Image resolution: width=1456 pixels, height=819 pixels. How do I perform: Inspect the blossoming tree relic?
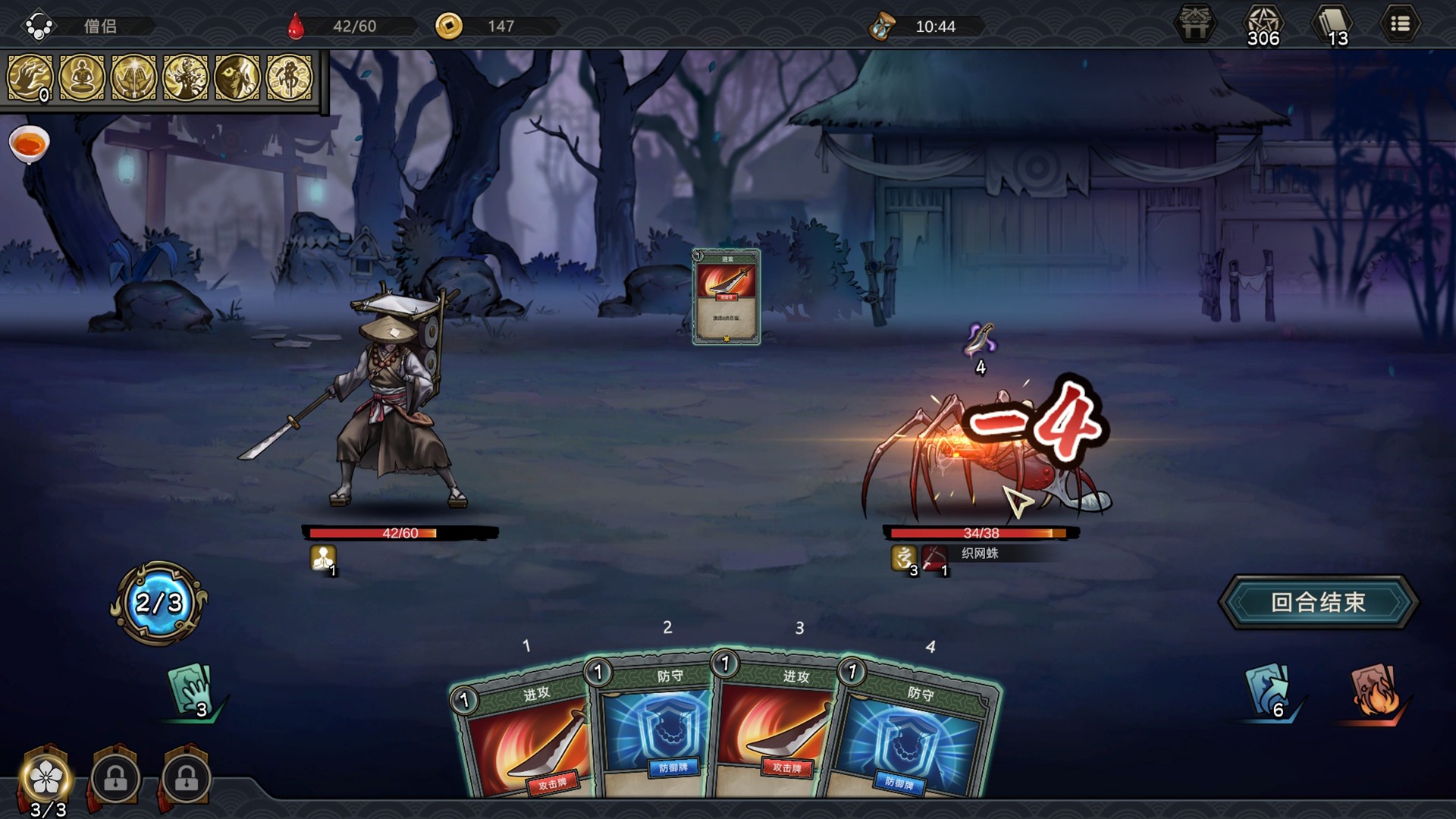(185, 77)
